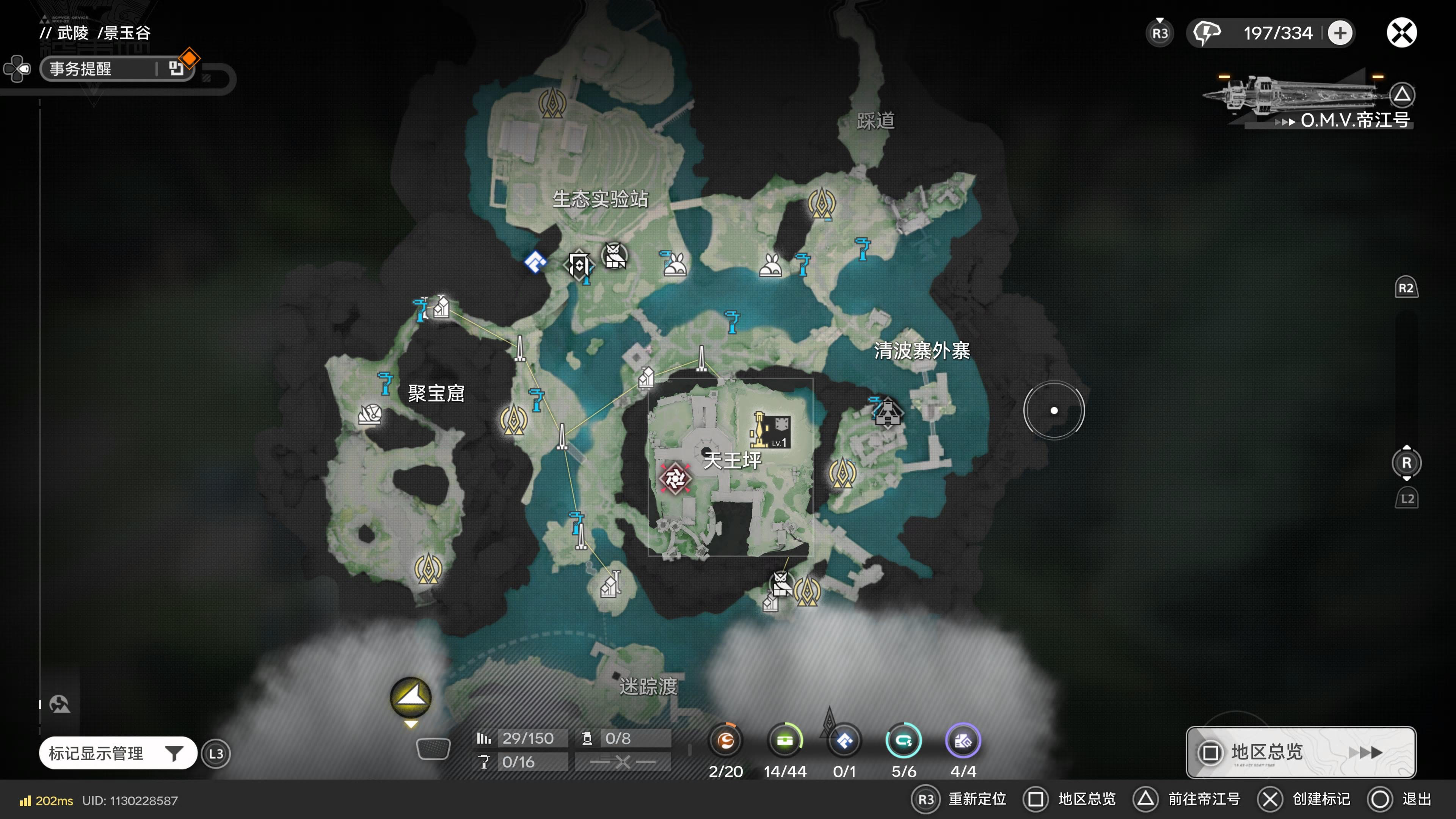Add stamina with the plus button

[x=1340, y=33]
